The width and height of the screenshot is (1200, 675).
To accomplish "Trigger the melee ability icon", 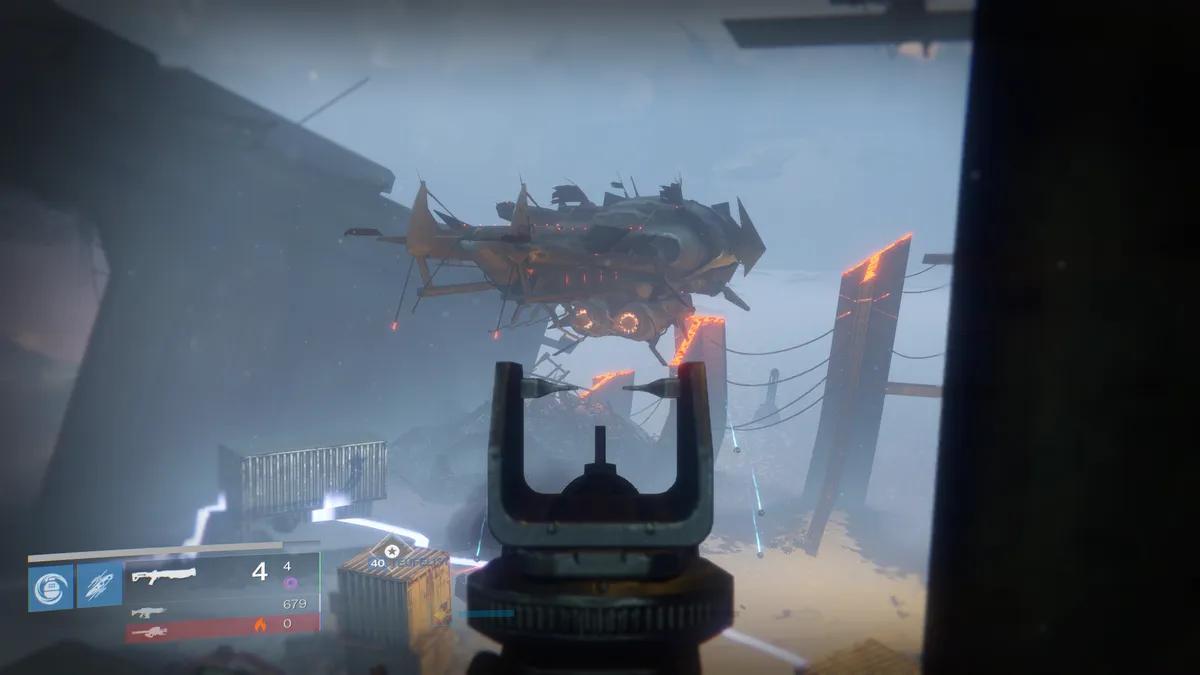I will coord(100,586).
